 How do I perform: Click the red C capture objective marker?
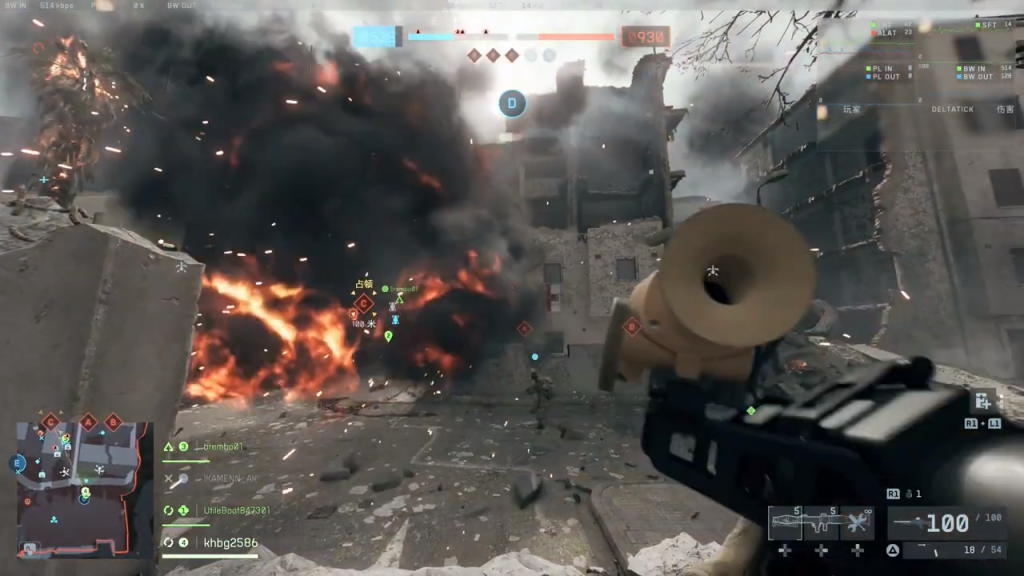[363, 303]
